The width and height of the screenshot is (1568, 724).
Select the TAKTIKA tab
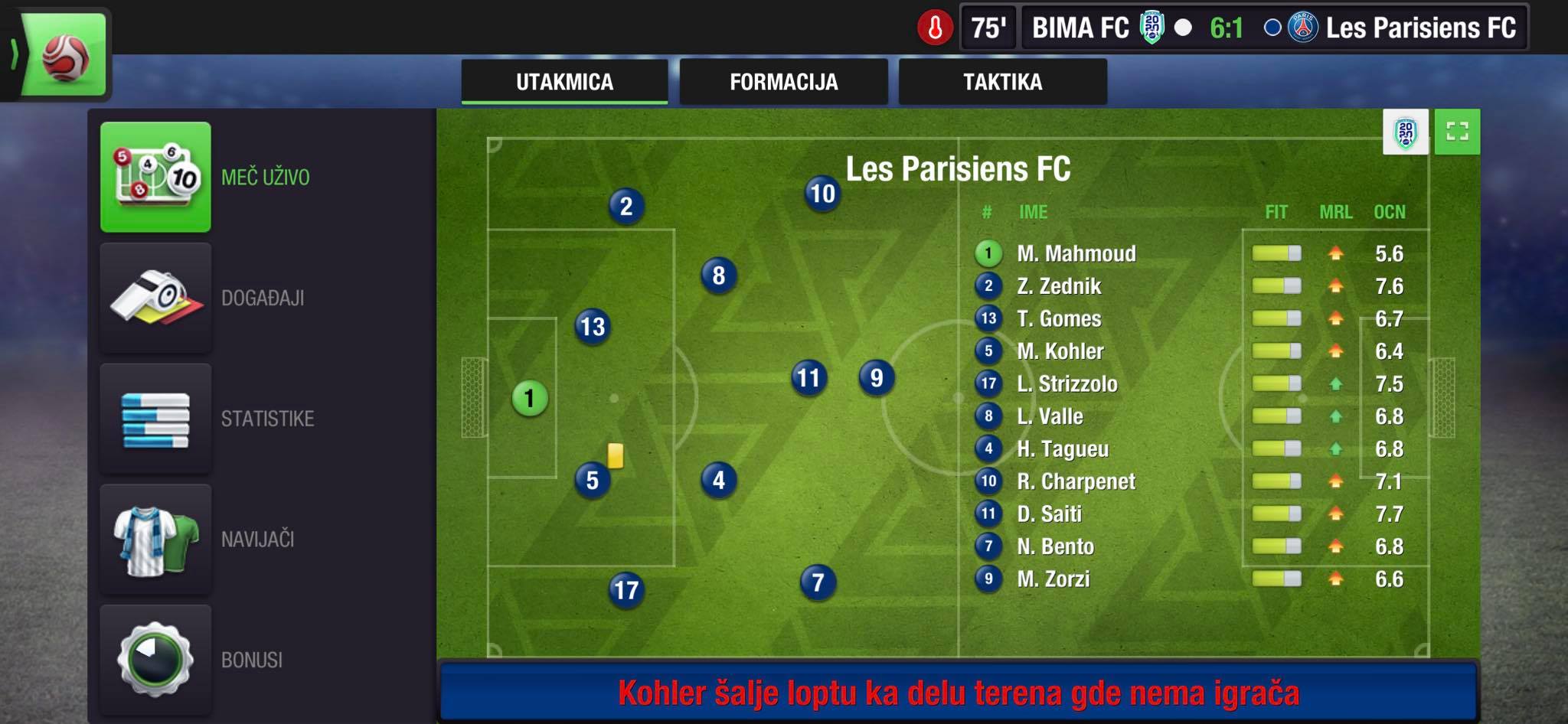coord(1002,82)
